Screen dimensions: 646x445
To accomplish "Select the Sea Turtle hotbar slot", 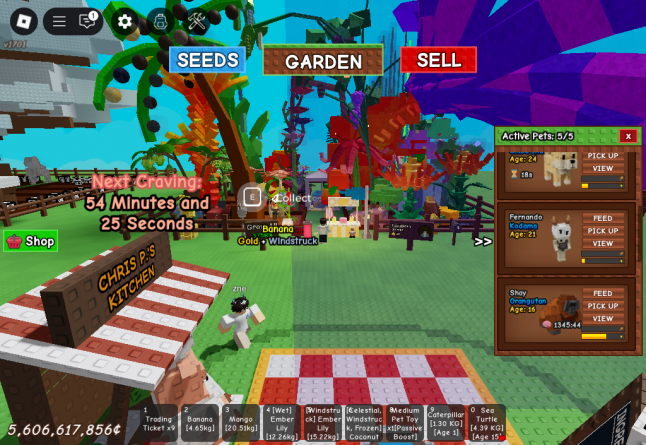I will [x=486, y=423].
